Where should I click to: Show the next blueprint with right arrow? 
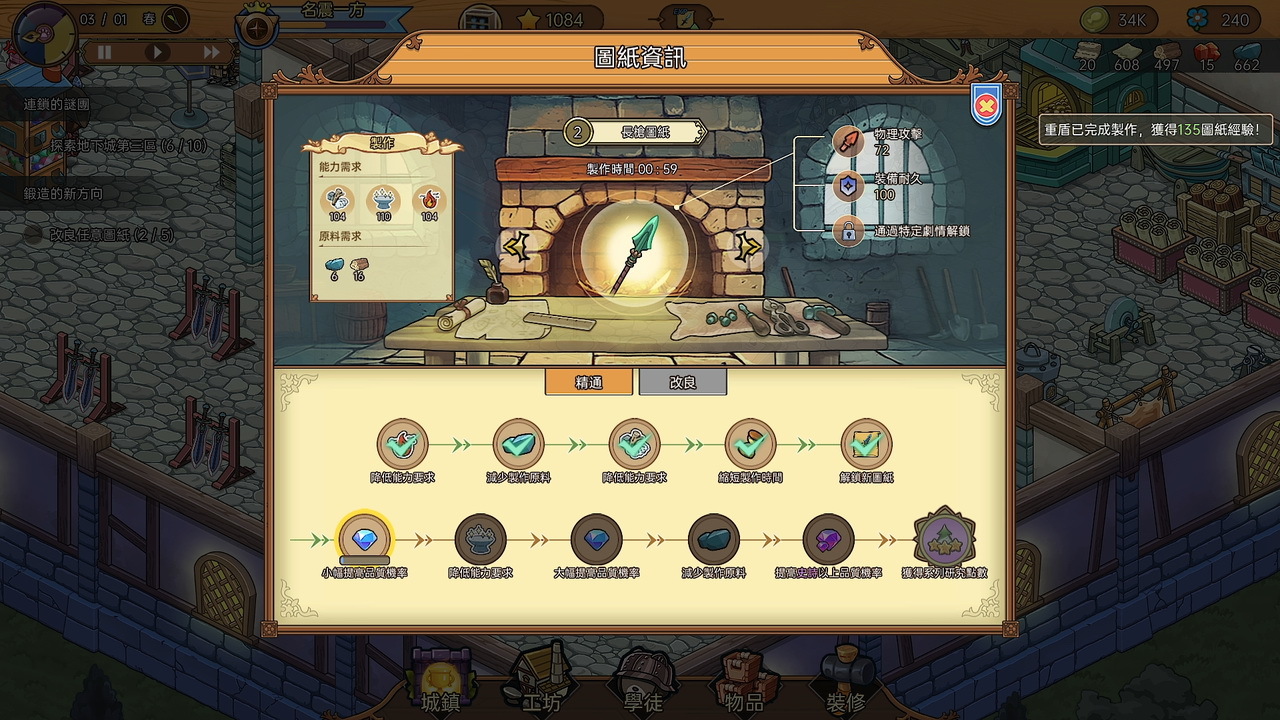749,246
